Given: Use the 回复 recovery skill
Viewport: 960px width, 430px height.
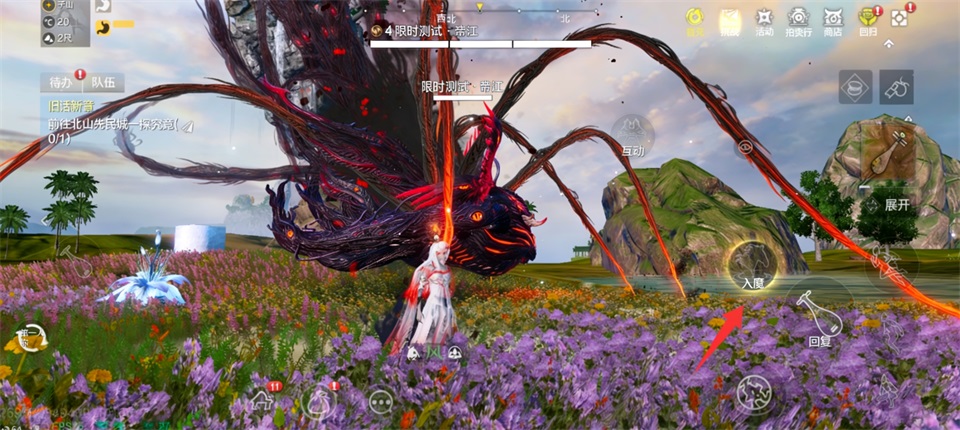Looking at the screenshot, I should tap(820, 317).
